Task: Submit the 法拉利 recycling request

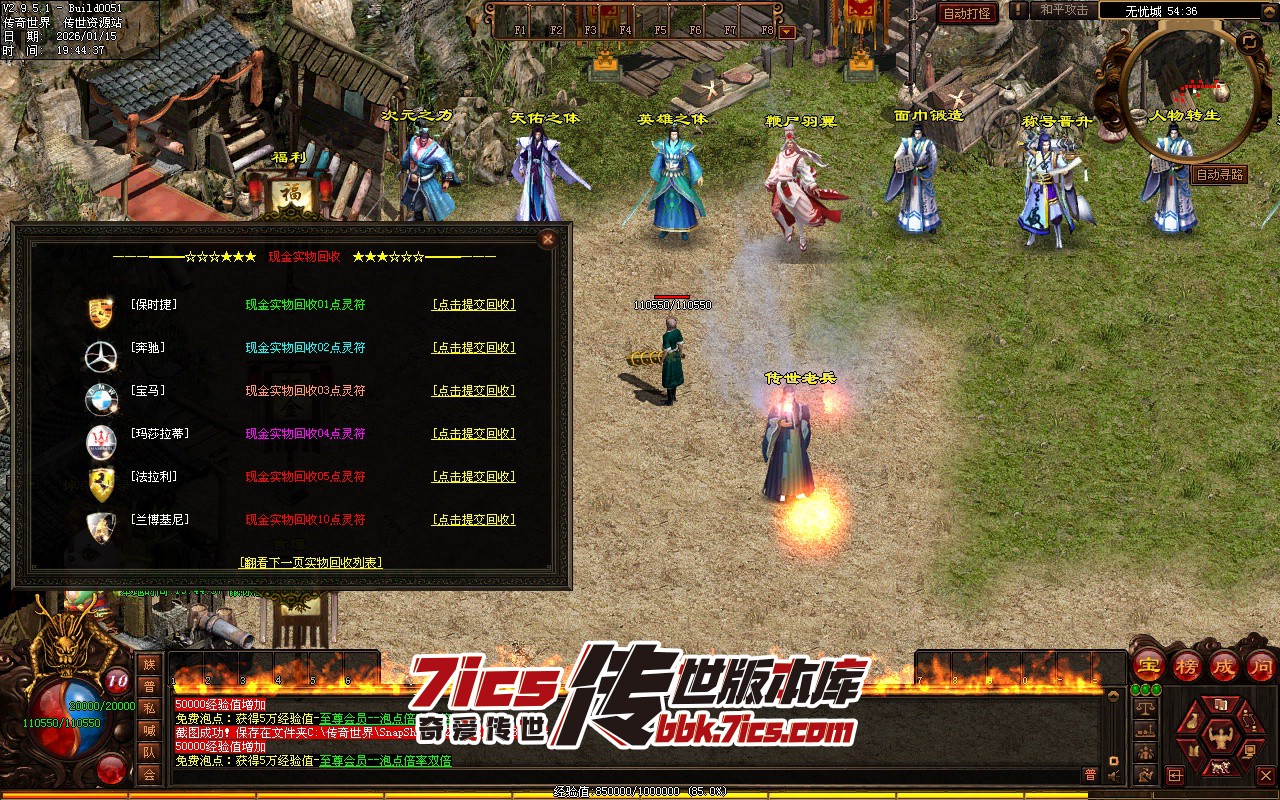Action: click(x=473, y=477)
